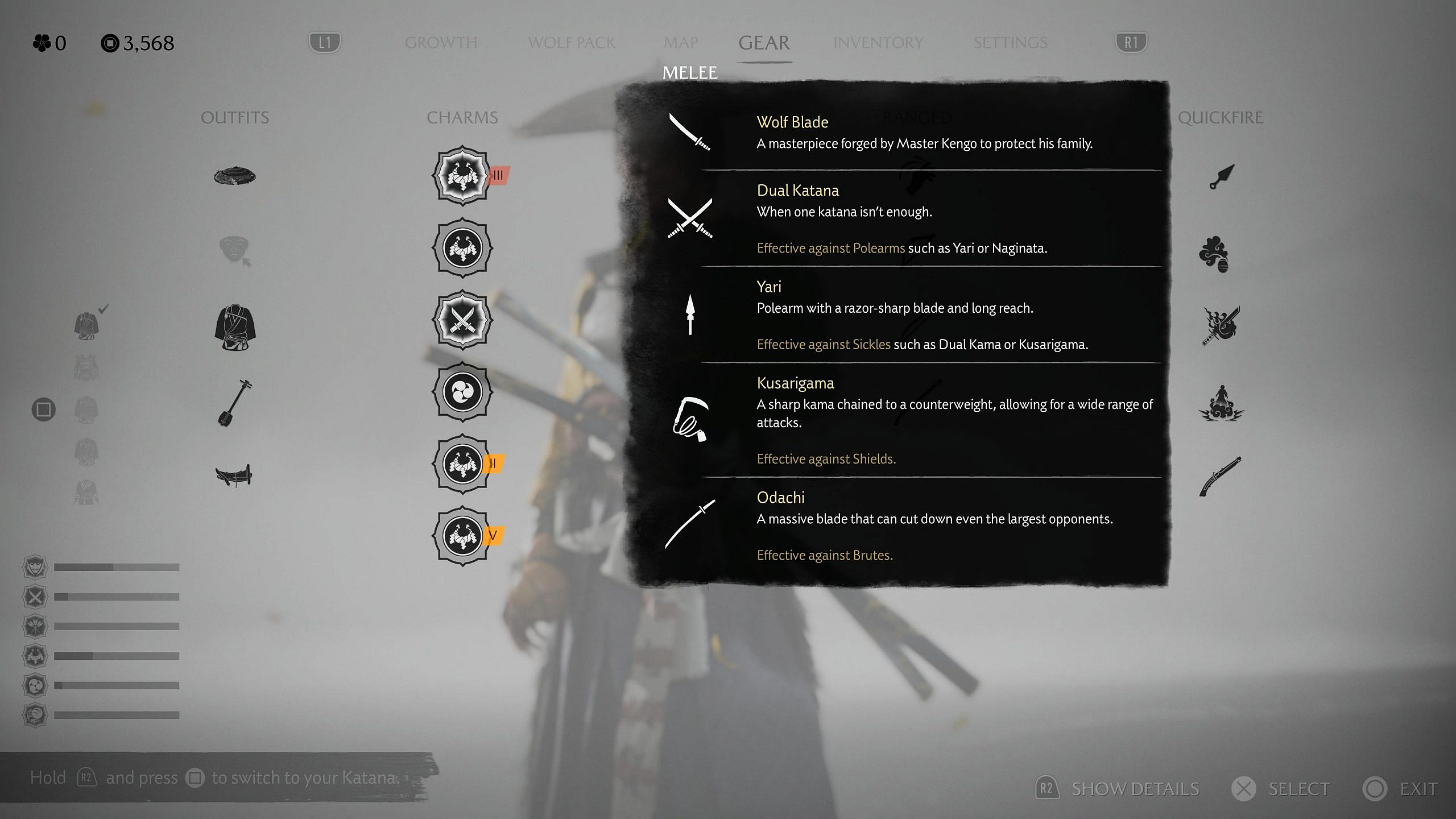This screenshot has height=819, width=1456.
Task: Pick the matchlock rifle quickfire slot
Action: tap(1220, 477)
